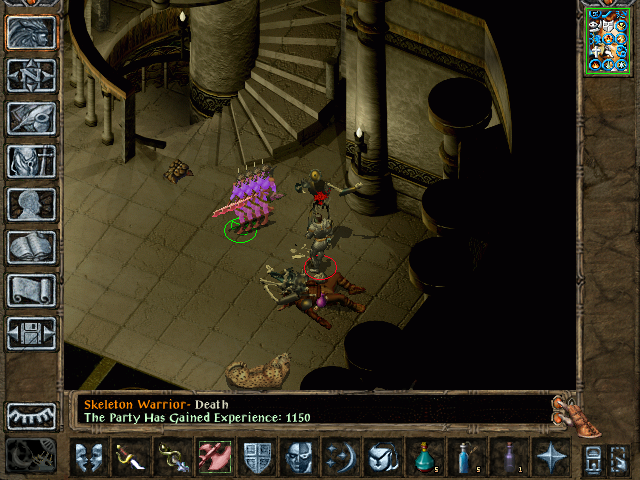Open the character record with the bust icon
The image size is (640, 480).
click(31, 204)
